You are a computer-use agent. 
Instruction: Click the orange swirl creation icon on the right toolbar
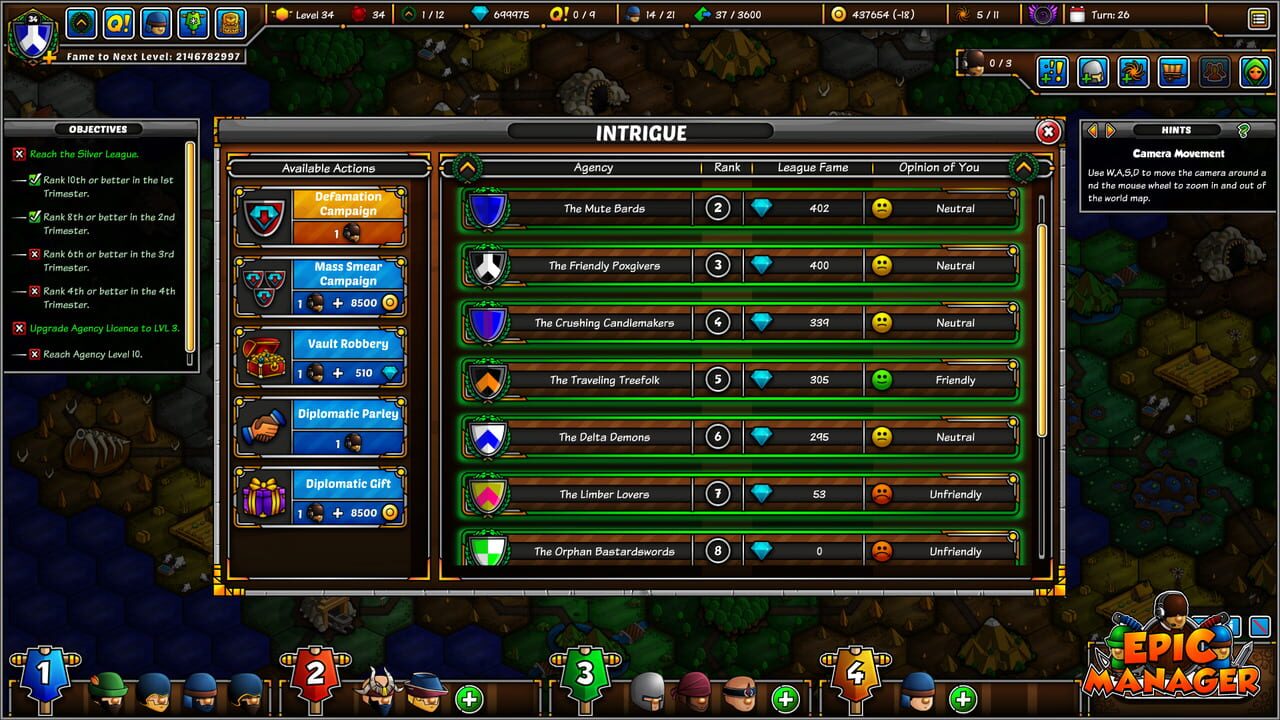pyautogui.click(x=1134, y=71)
